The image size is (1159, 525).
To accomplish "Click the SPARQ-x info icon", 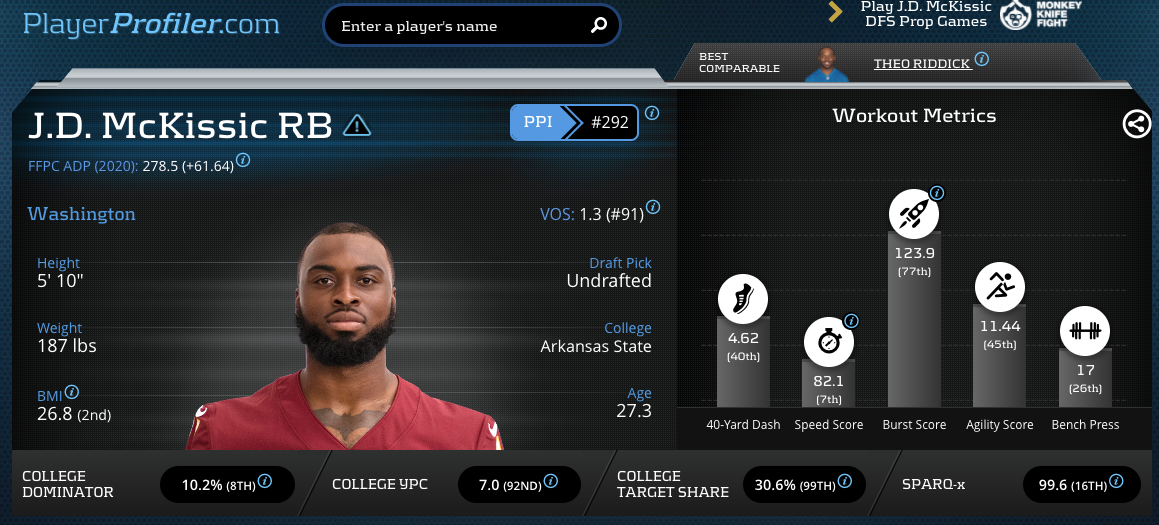I will coord(1120,481).
